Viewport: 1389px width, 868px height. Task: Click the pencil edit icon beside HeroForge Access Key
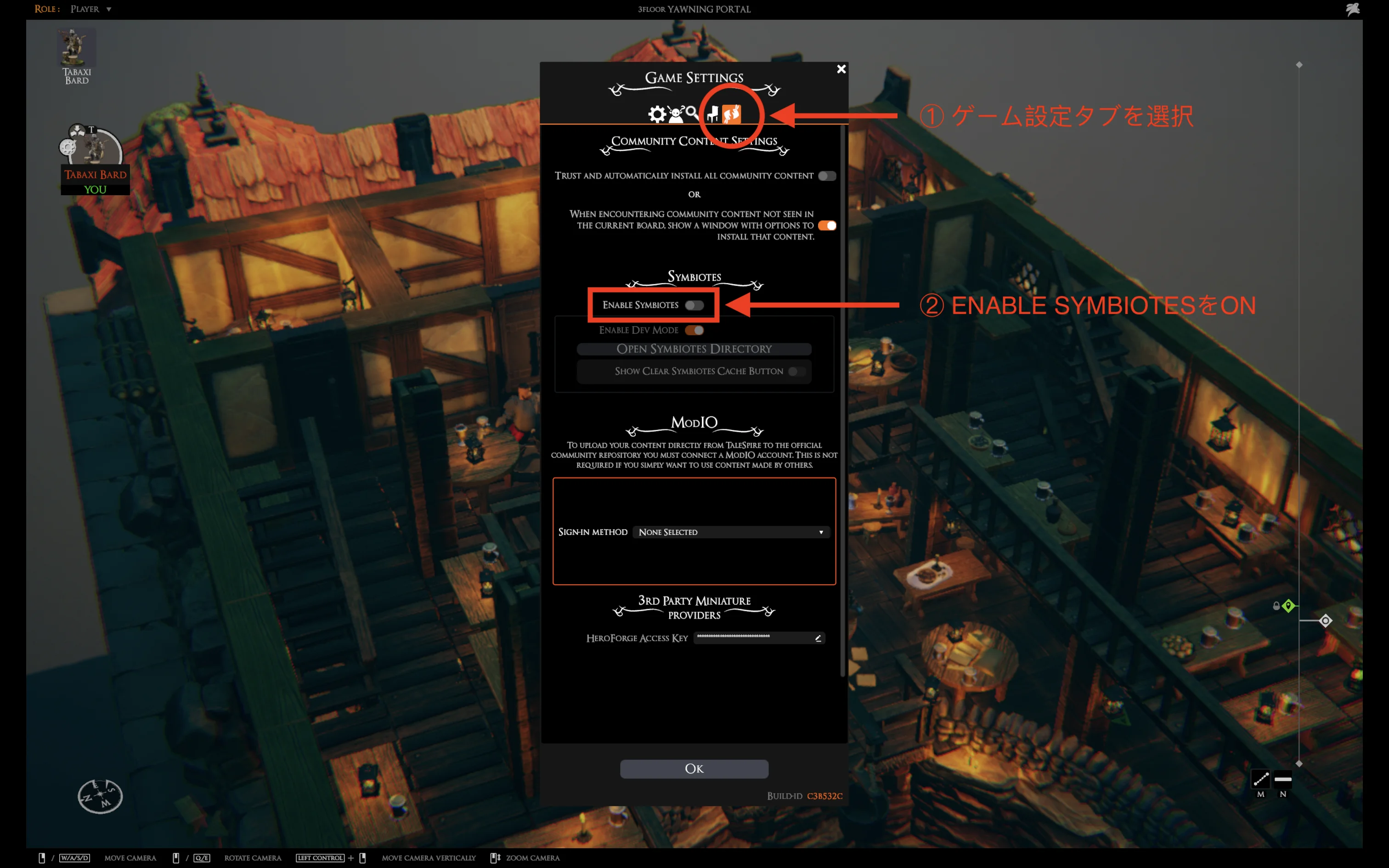(818, 638)
